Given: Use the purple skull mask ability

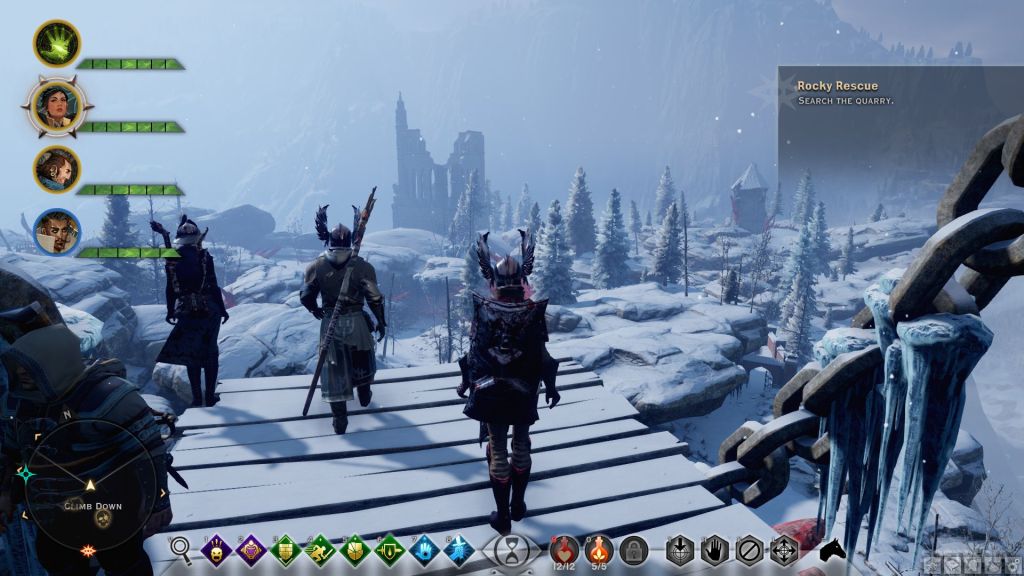Looking at the screenshot, I should [x=216, y=548].
